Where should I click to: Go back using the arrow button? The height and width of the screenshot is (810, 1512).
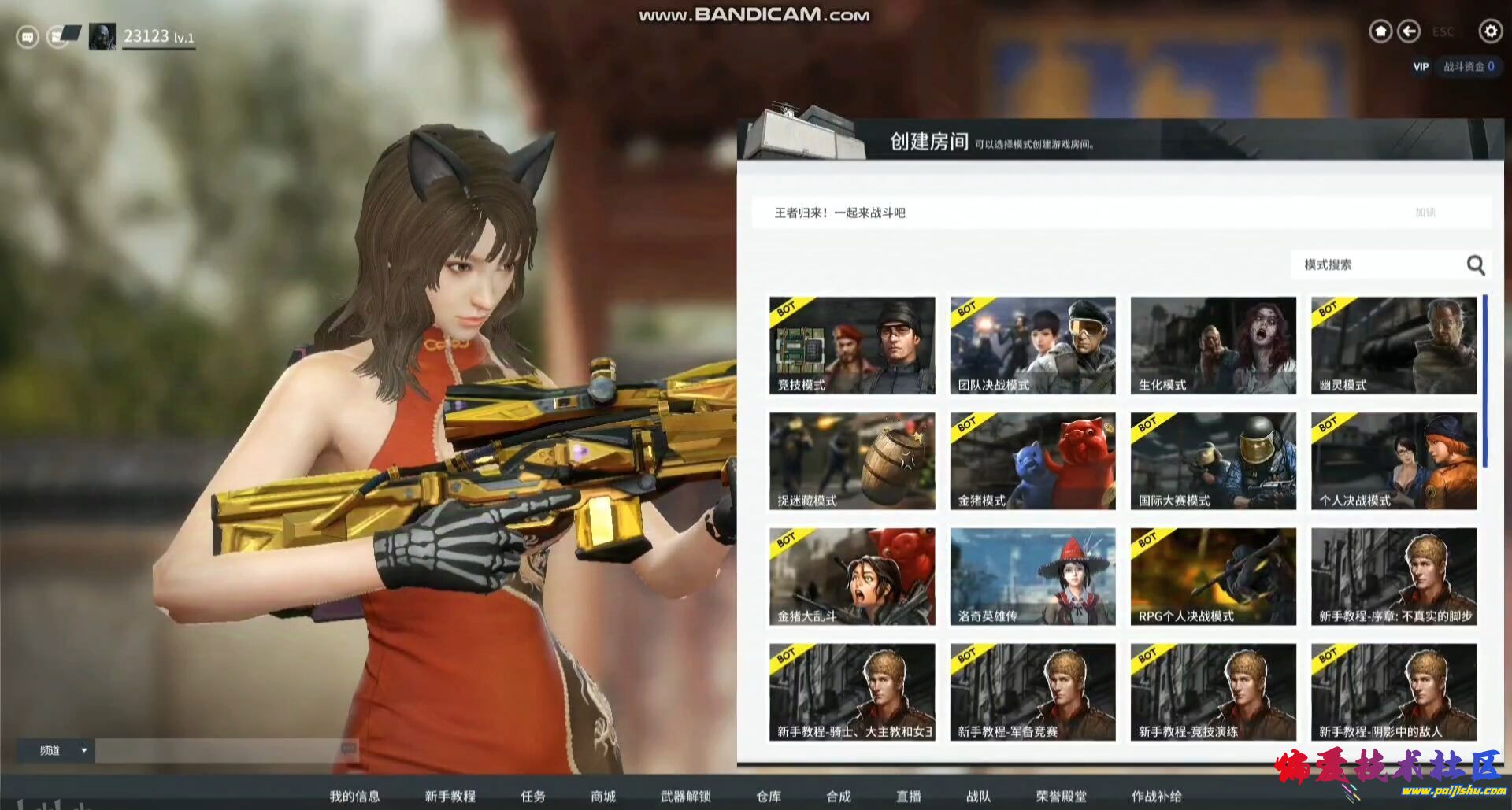1409,31
